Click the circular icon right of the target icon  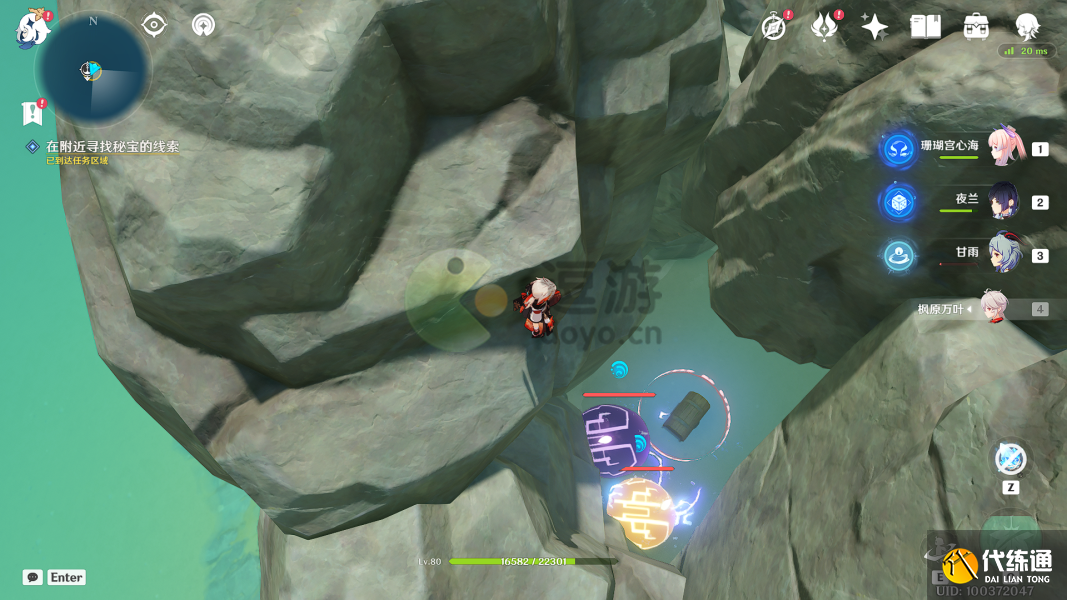[203, 25]
